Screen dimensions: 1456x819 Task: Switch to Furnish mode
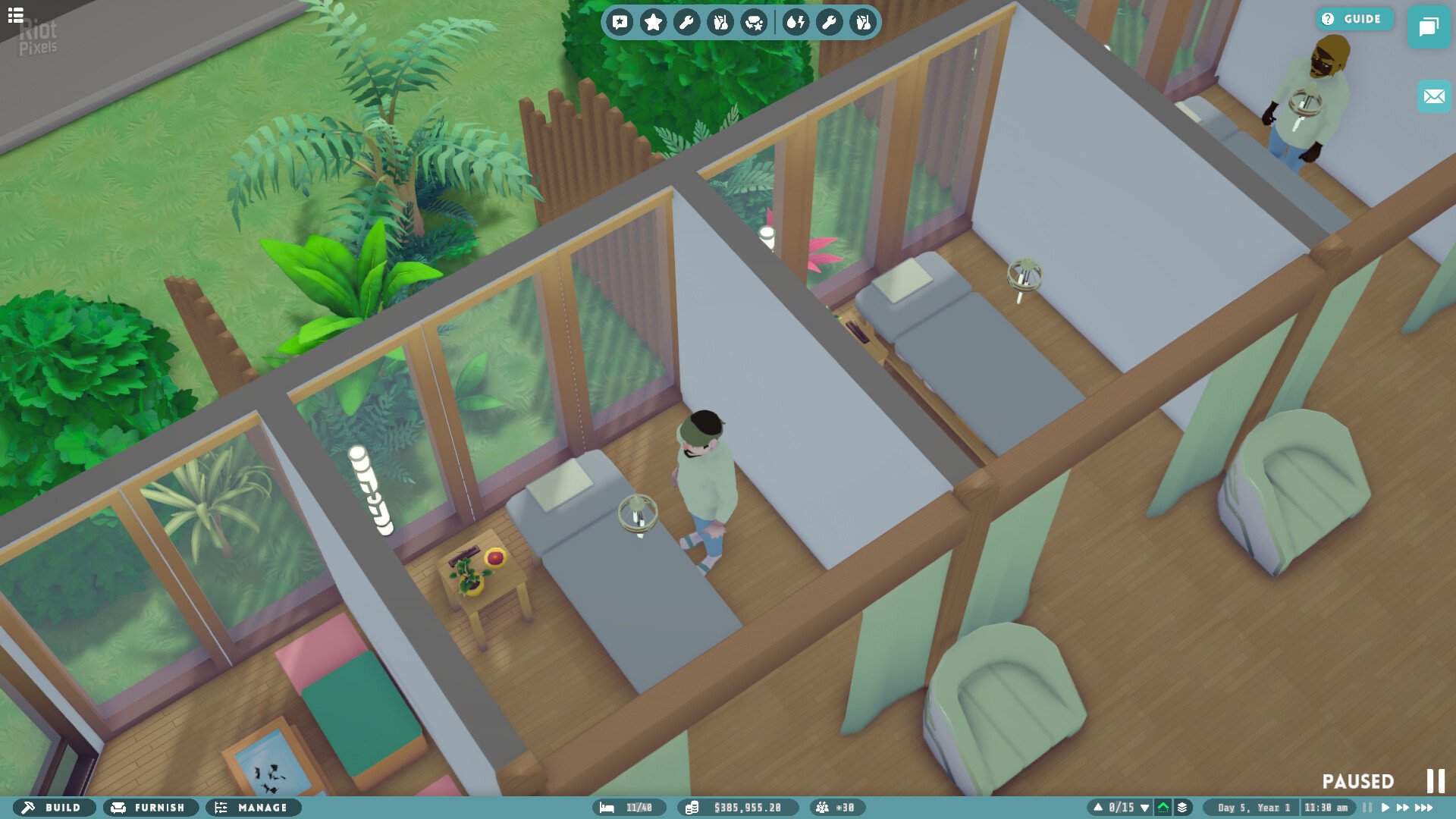(150, 808)
